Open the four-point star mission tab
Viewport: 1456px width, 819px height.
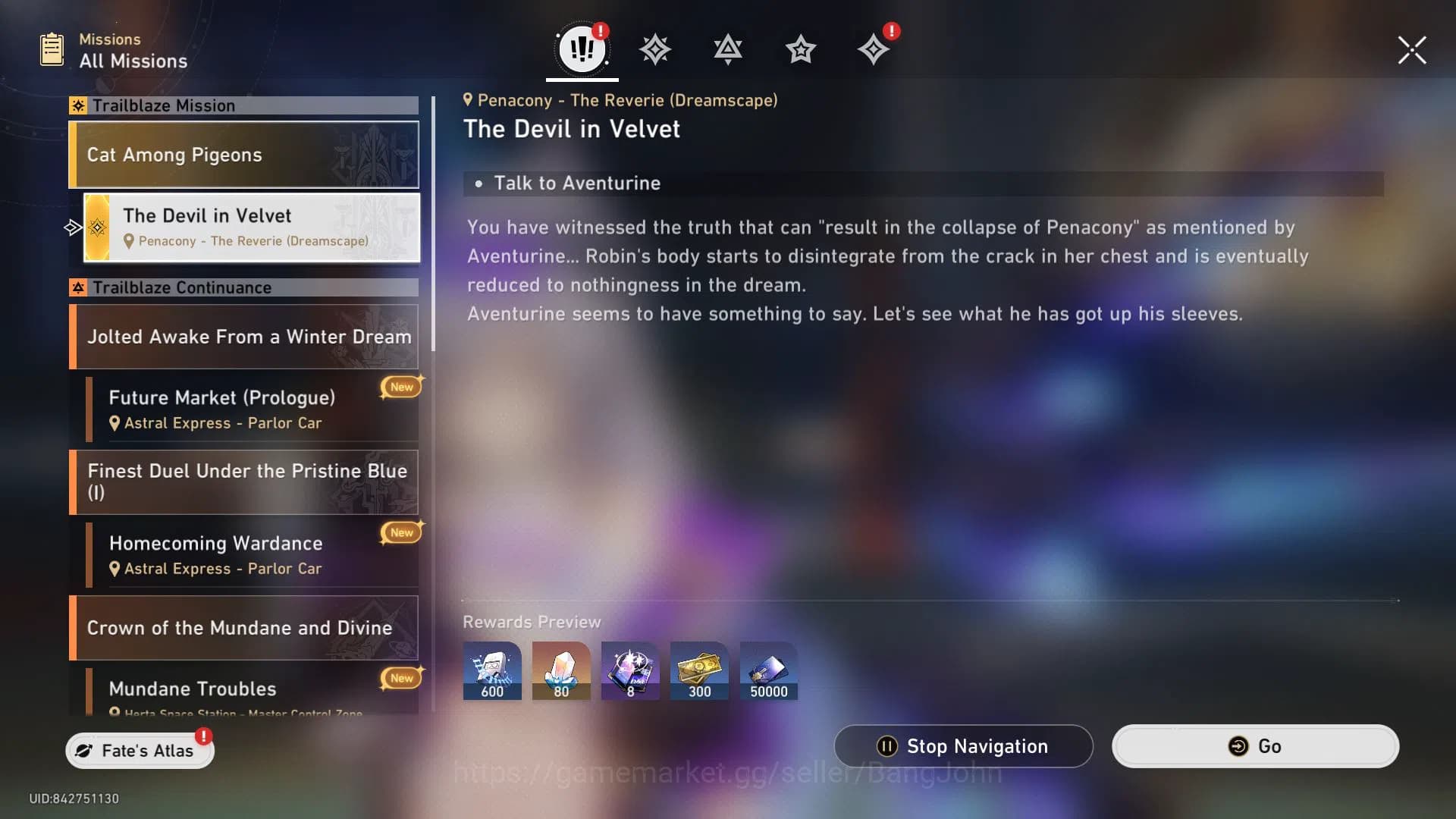pos(654,50)
